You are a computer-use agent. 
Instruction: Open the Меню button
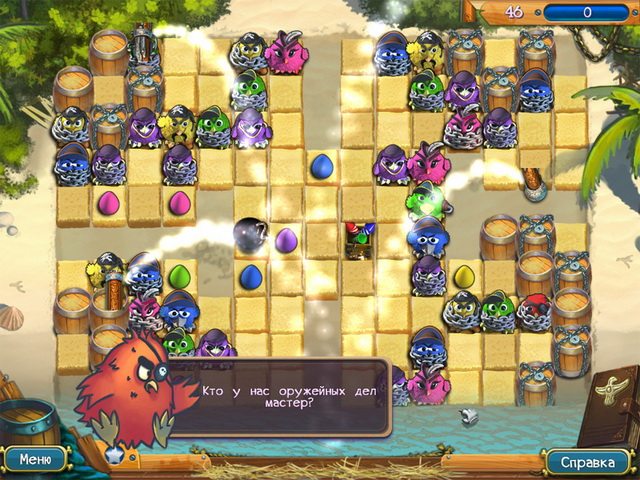tap(34, 460)
